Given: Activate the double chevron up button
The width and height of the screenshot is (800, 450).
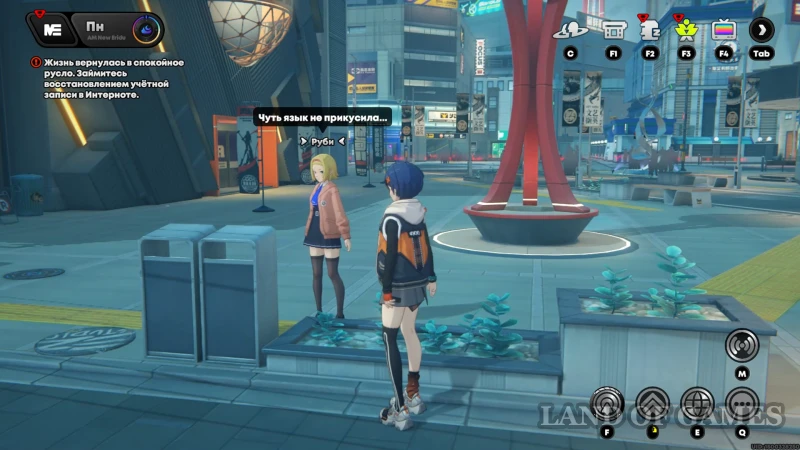Looking at the screenshot, I should point(652,406).
